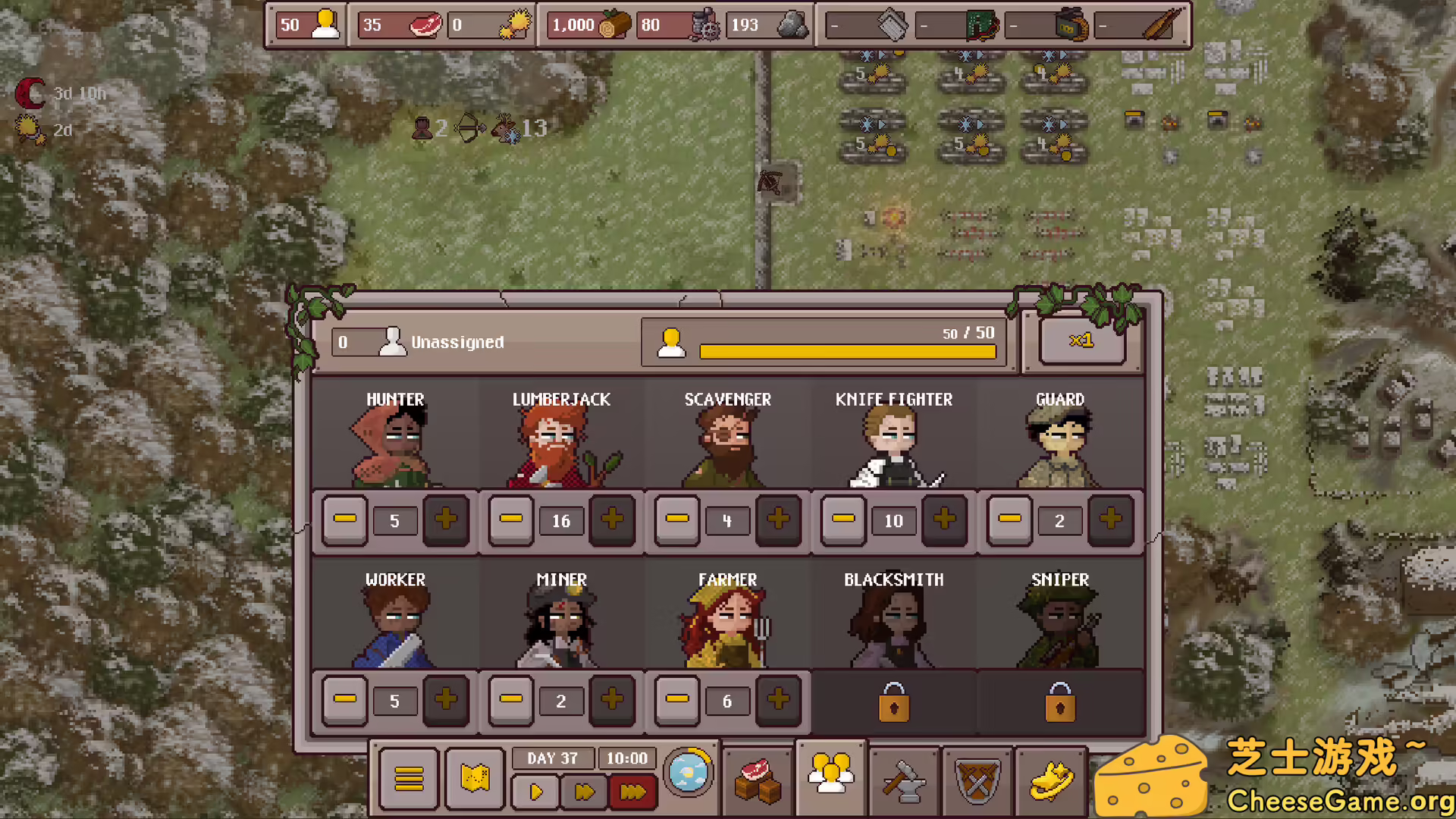
Task: Open the shield with crossed weapons tab
Action: (977, 780)
